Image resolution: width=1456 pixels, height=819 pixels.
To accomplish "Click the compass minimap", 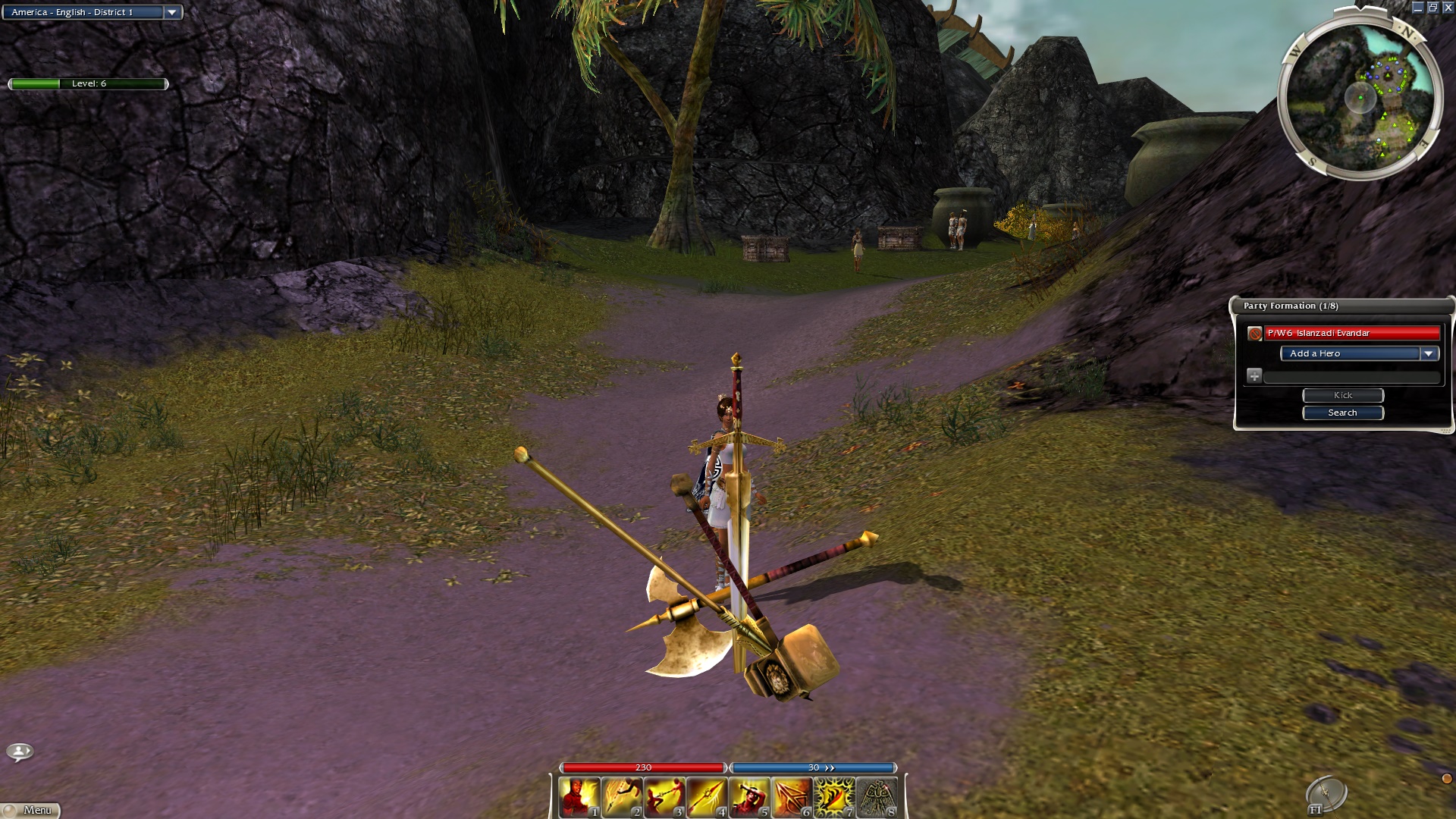I will click(1360, 97).
